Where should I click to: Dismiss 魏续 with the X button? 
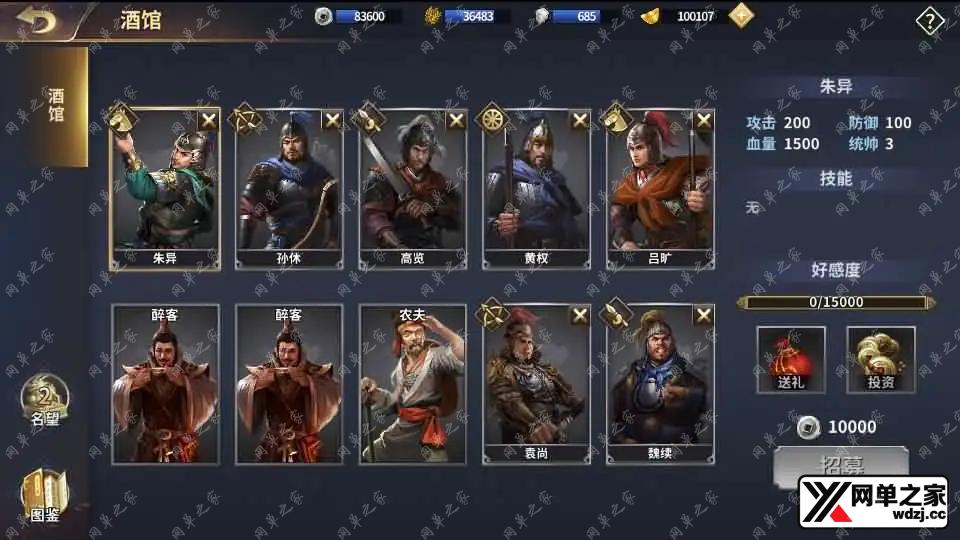704,316
